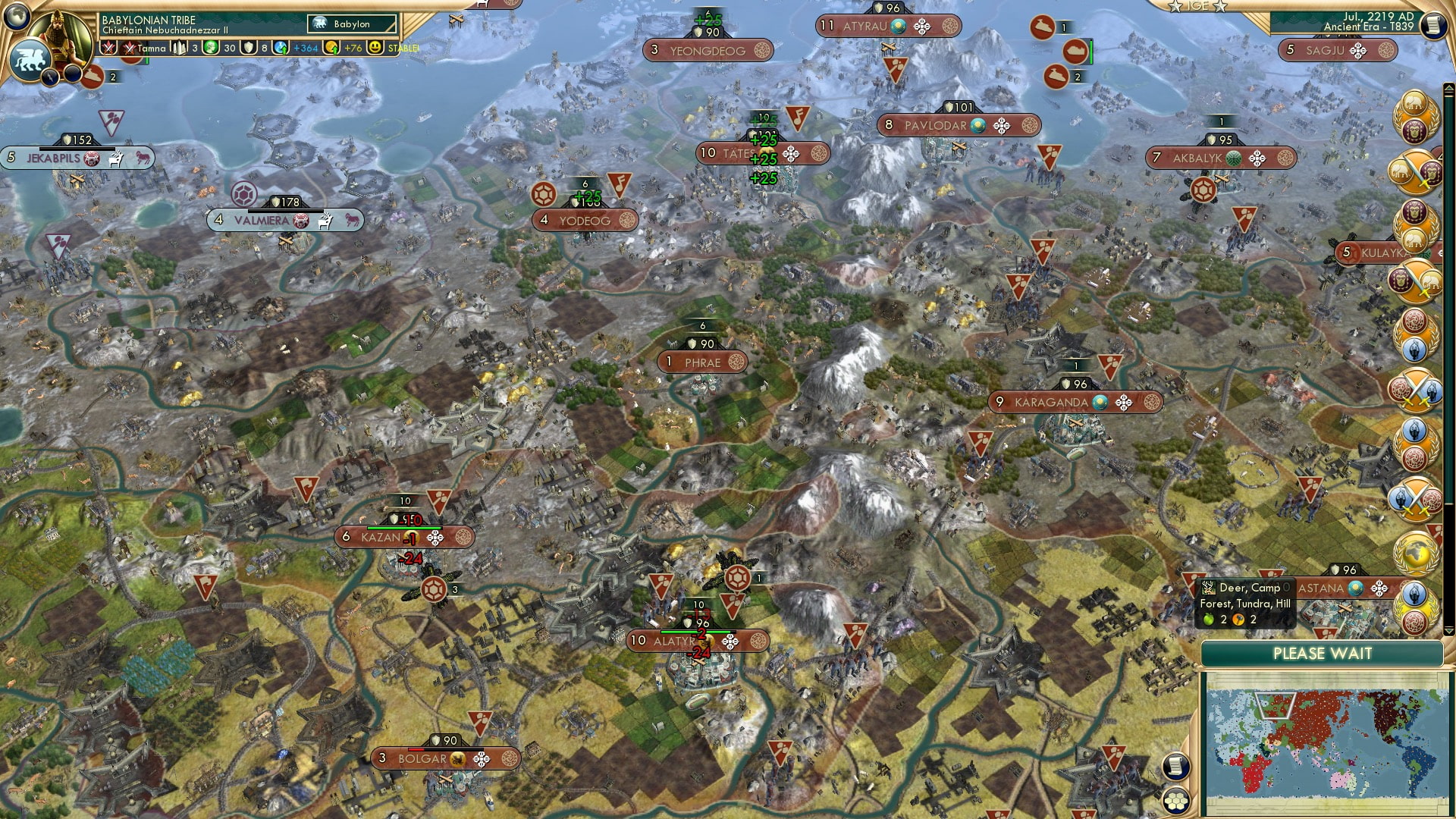Expand Karaganda's citizen focus cross icon

[x=1123, y=402]
